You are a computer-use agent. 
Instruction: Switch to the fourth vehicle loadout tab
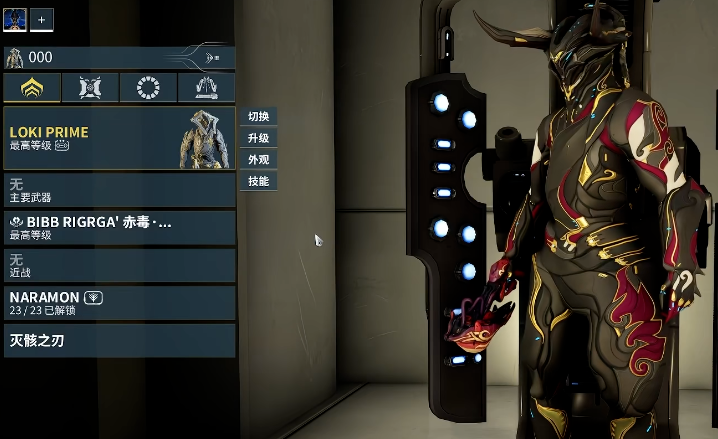[206, 89]
